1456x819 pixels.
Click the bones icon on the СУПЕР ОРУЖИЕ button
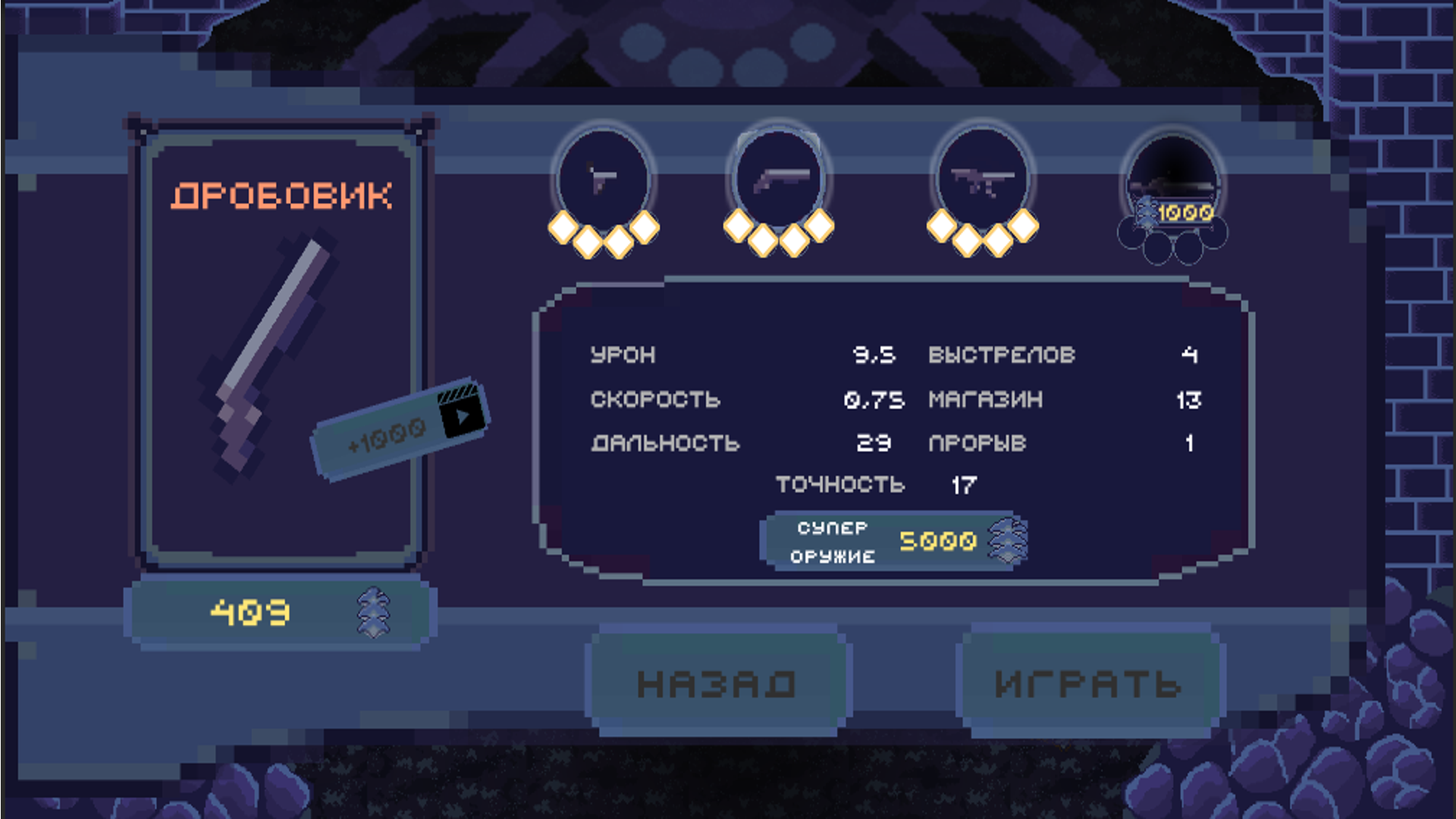1006,540
